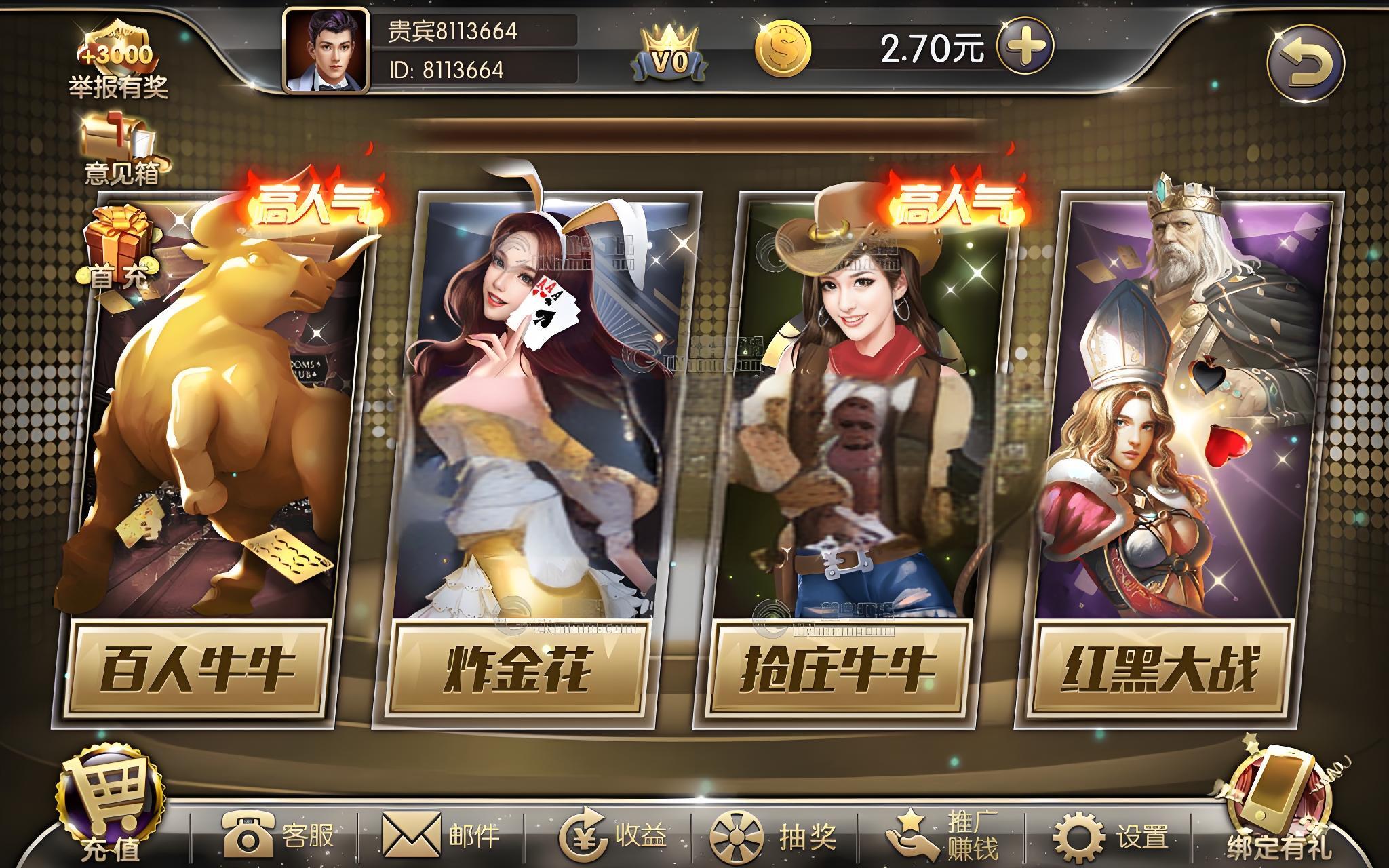
Task: Click the player avatar portrait
Action: pyautogui.click(x=327, y=51)
